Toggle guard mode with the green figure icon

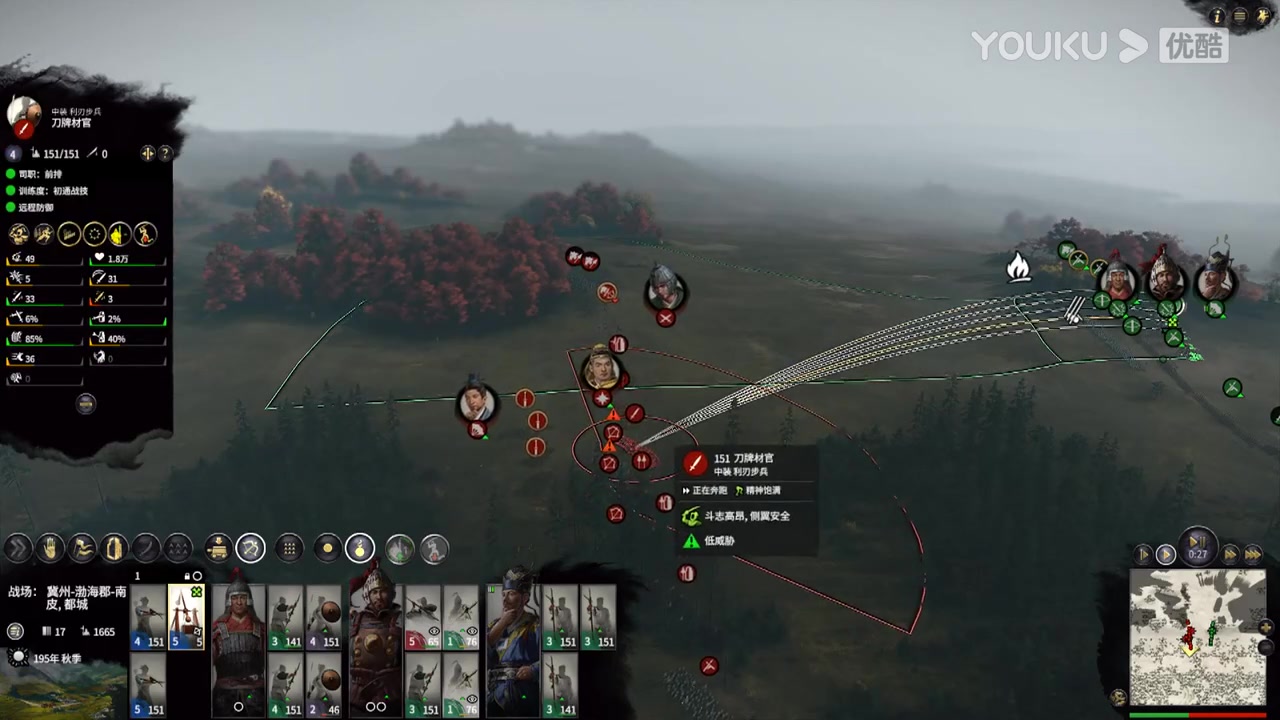[x=397, y=547]
